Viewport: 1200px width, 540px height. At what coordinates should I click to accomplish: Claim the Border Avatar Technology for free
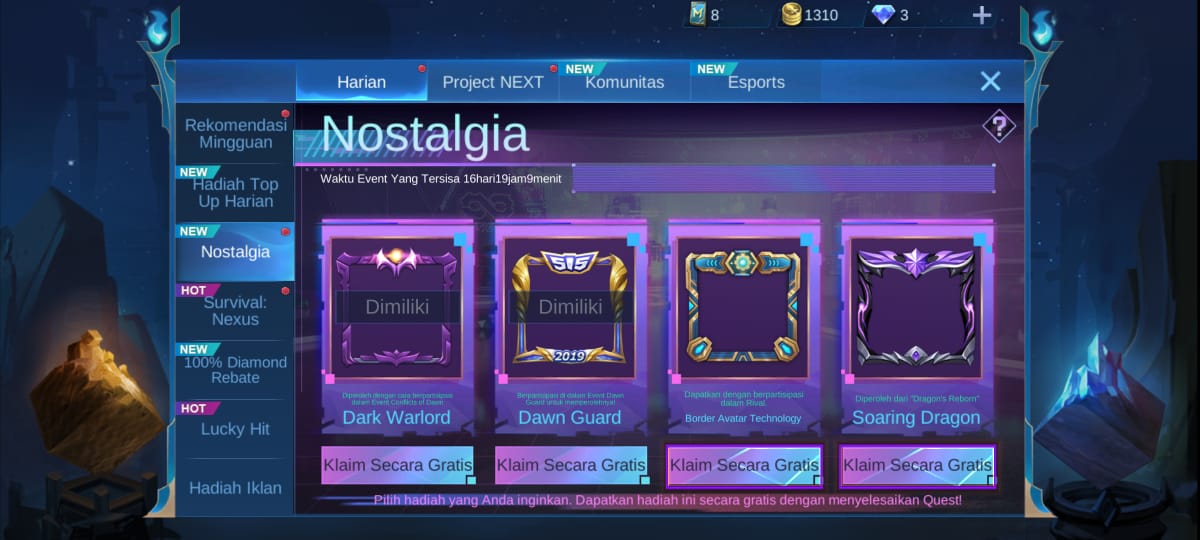744,465
